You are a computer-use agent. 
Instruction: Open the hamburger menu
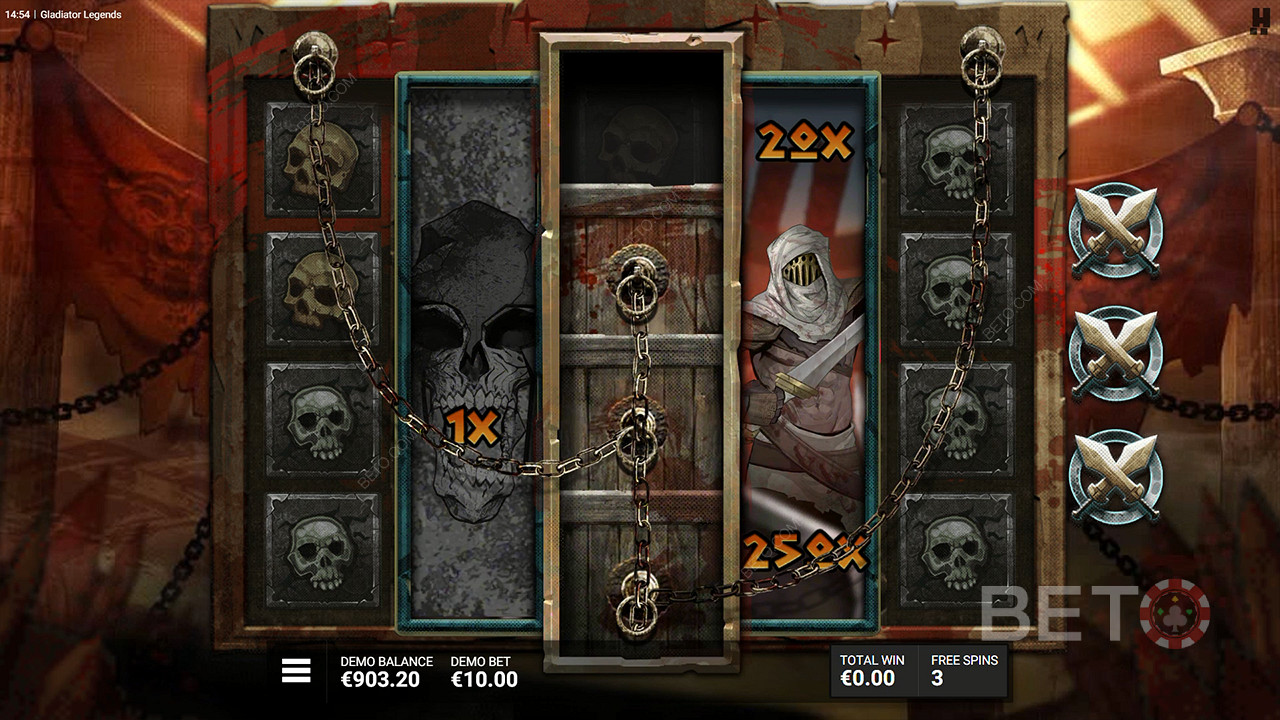296,671
